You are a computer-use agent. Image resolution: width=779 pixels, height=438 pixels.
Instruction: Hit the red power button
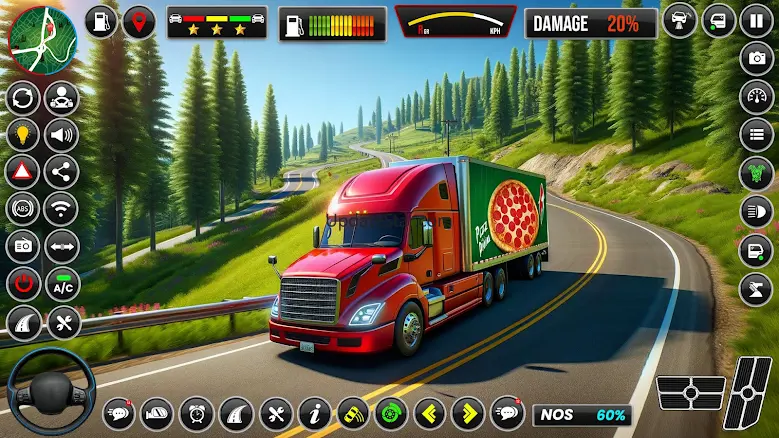[23, 284]
